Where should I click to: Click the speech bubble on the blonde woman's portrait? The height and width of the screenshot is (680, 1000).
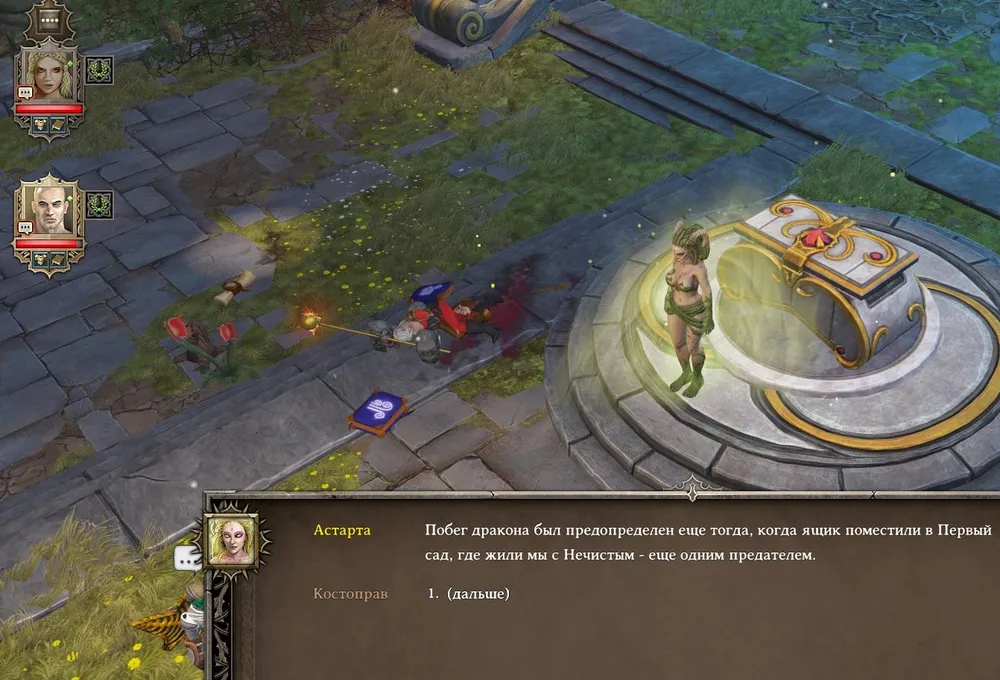click(25, 94)
